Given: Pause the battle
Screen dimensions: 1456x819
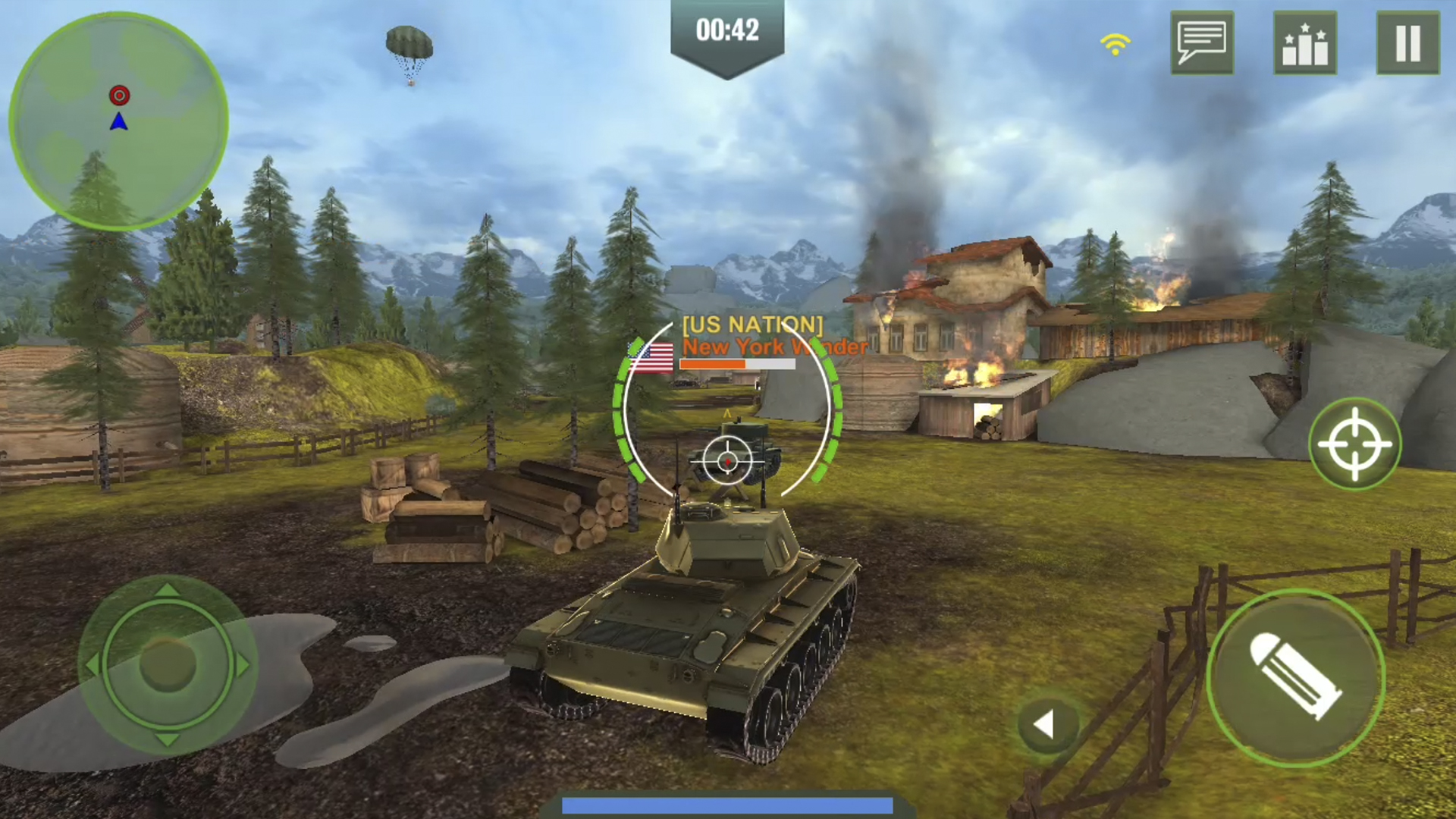Looking at the screenshot, I should pos(1407,43).
